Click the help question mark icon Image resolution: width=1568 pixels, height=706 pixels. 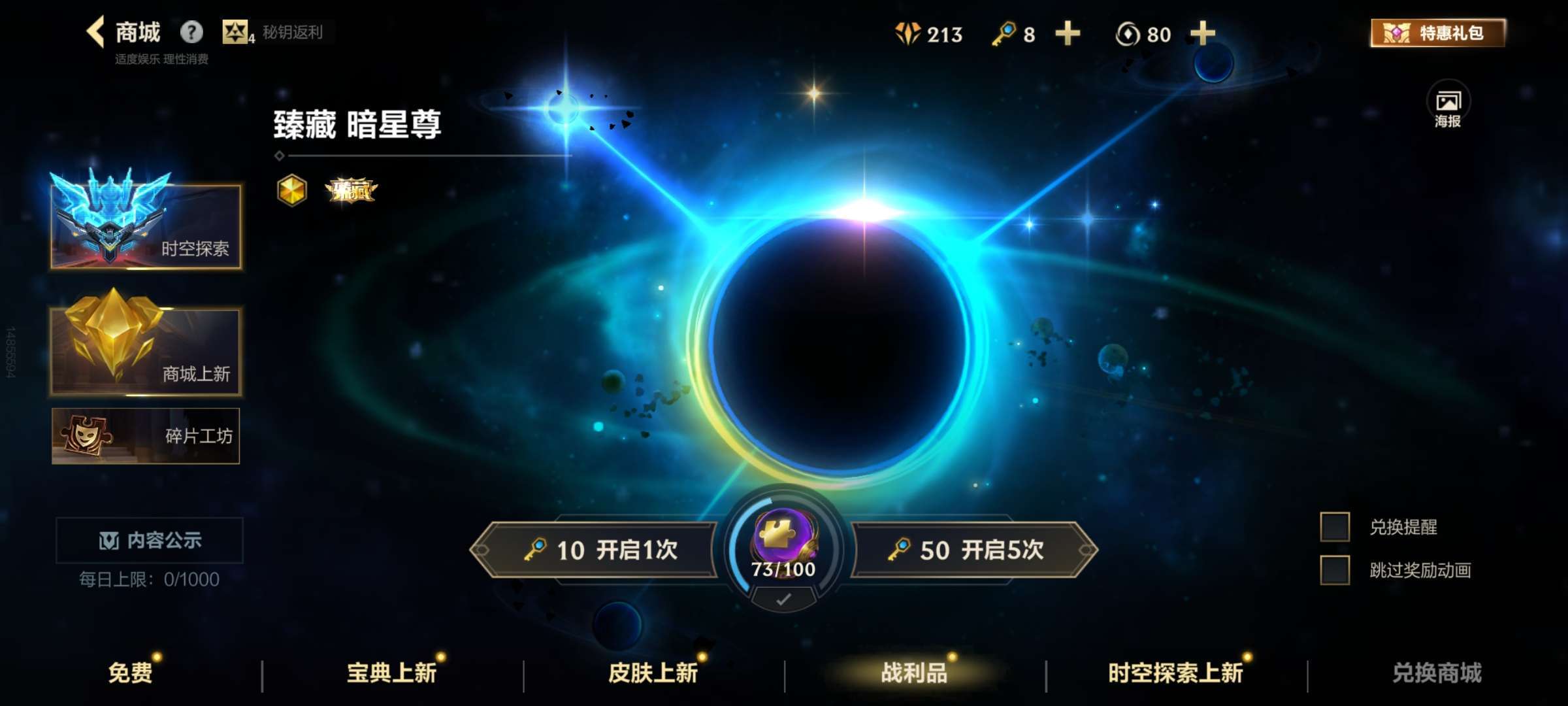point(190,31)
